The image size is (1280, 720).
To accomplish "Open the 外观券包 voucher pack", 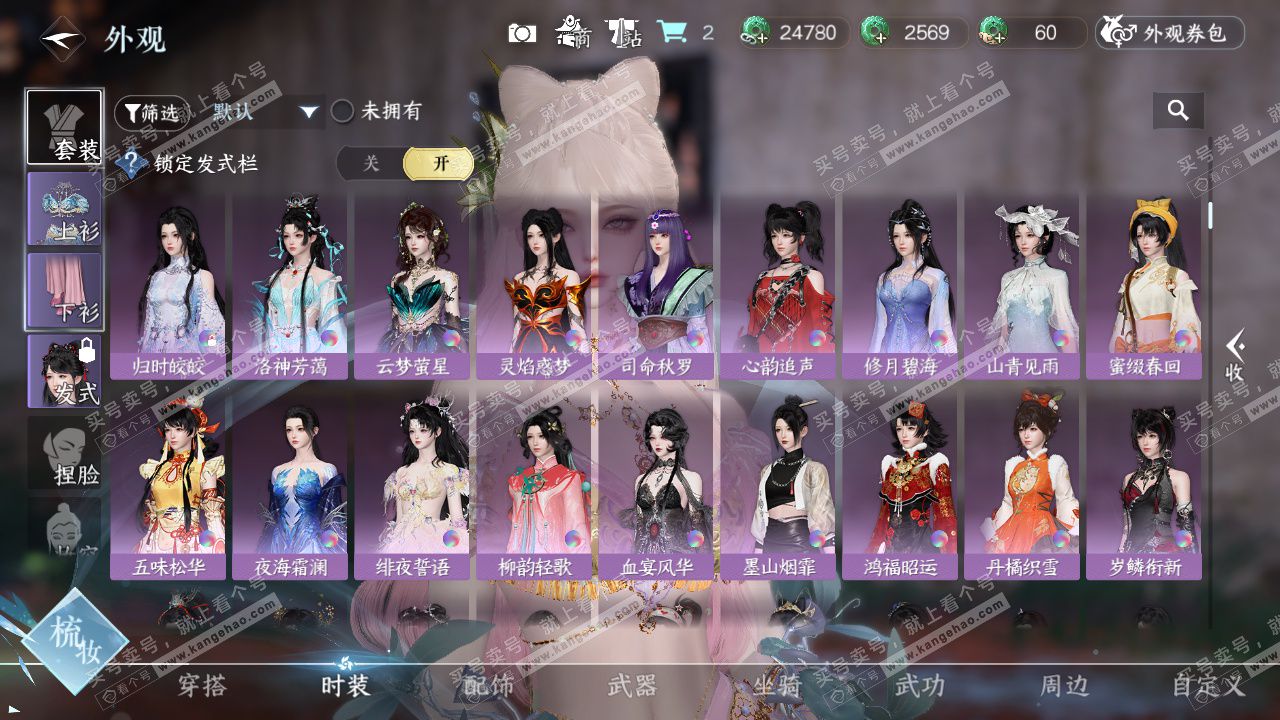I will click(1170, 33).
